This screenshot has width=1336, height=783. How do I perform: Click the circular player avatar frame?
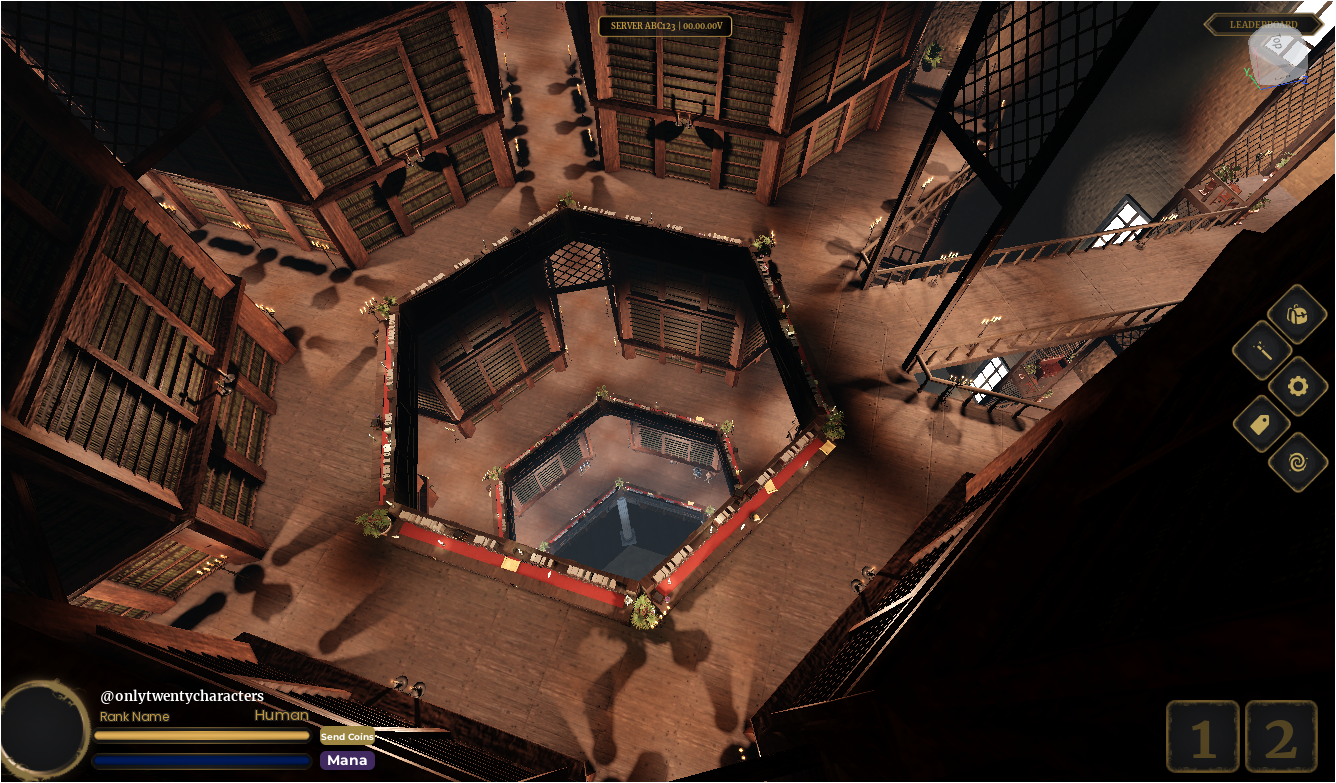click(x=44, y=727)
